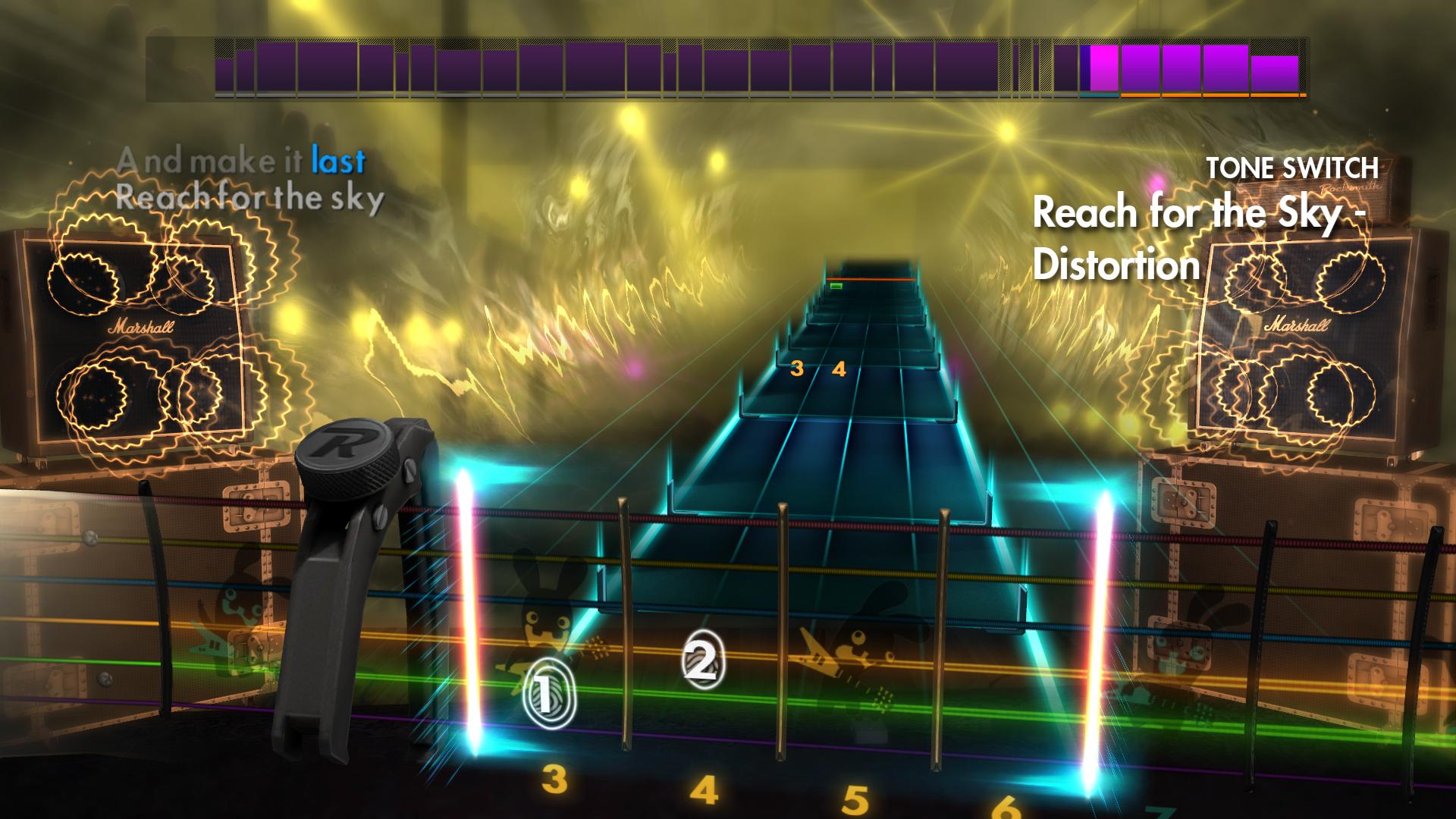The height and width of the screenshot is (819, 1456).
Task: Click the green note on the highway horizon
Action: click(x=838, y=286)
